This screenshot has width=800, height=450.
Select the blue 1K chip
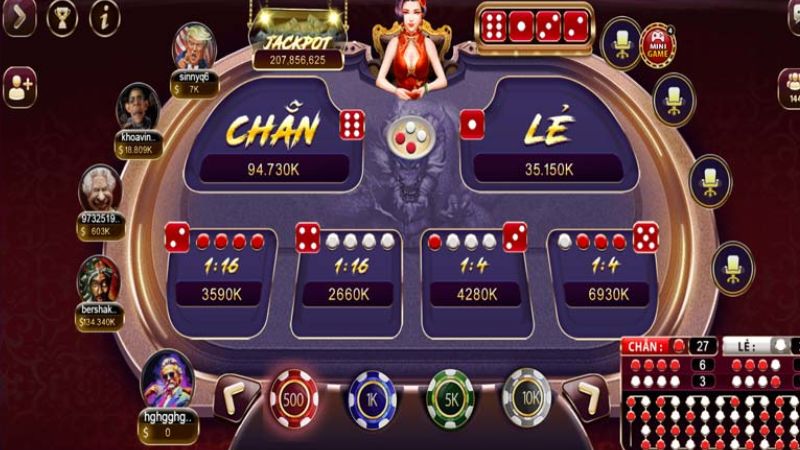click(371, 397)
